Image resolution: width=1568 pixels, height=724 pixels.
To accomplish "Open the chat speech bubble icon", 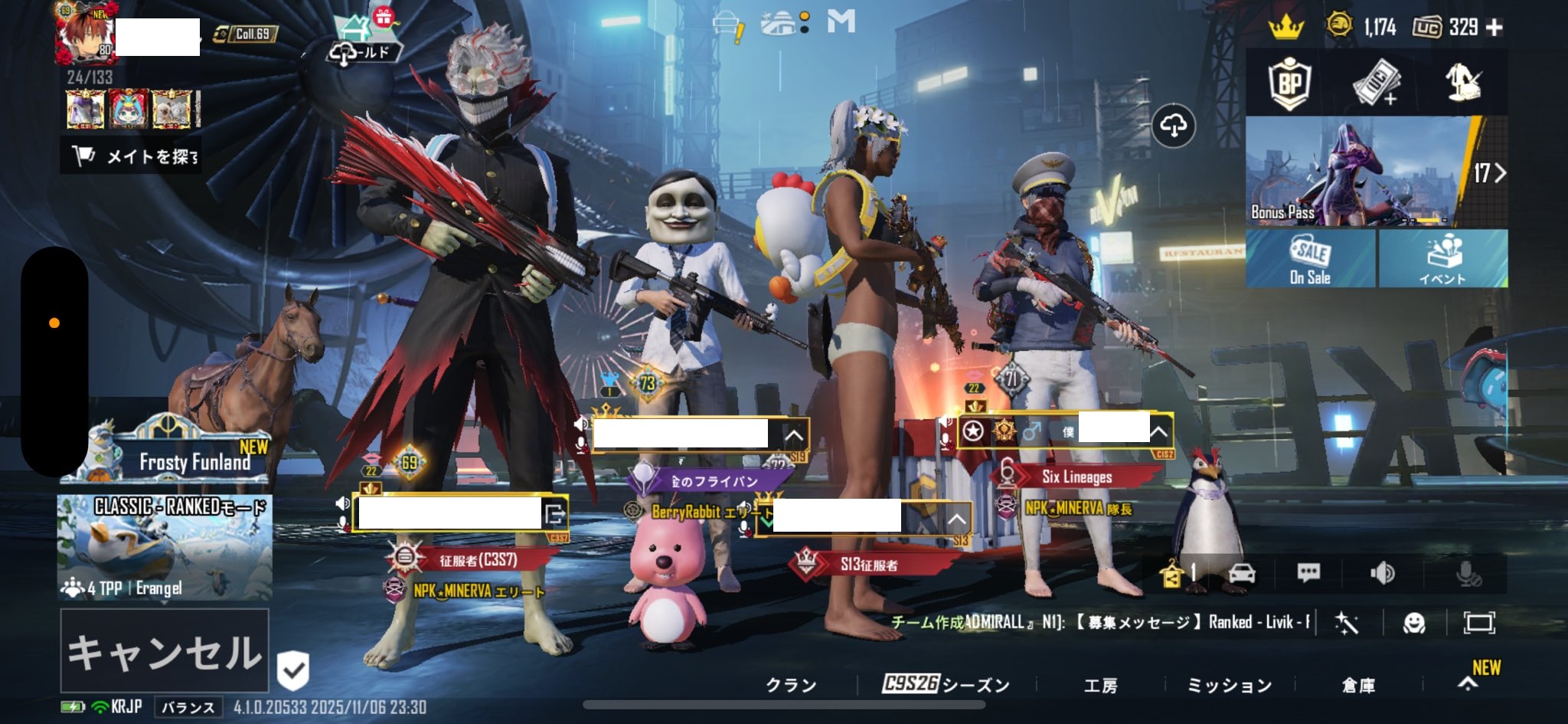I will (1308, 573).
